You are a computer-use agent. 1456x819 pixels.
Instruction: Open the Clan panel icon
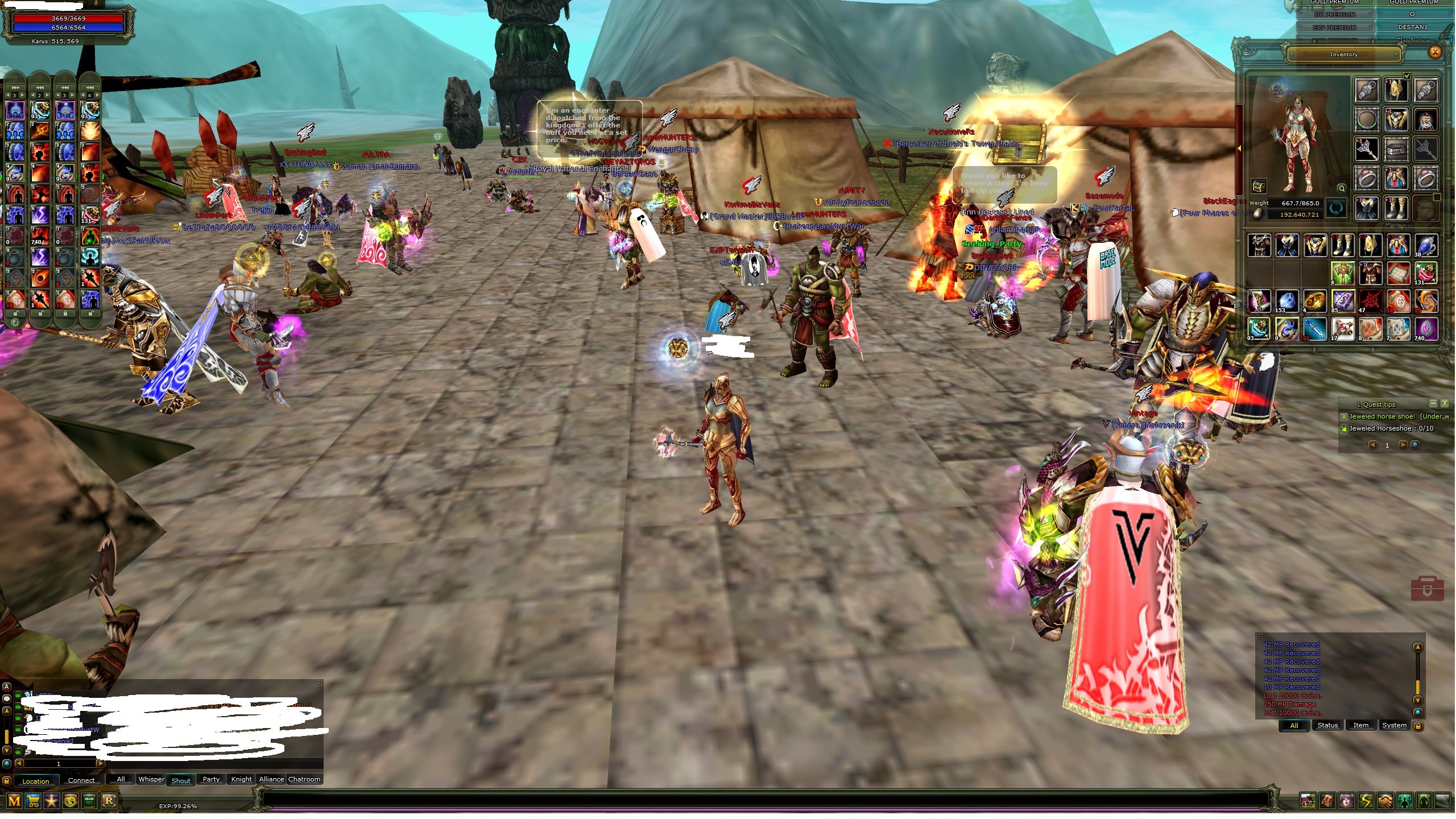pyautogui.click(x=89, y=802)
